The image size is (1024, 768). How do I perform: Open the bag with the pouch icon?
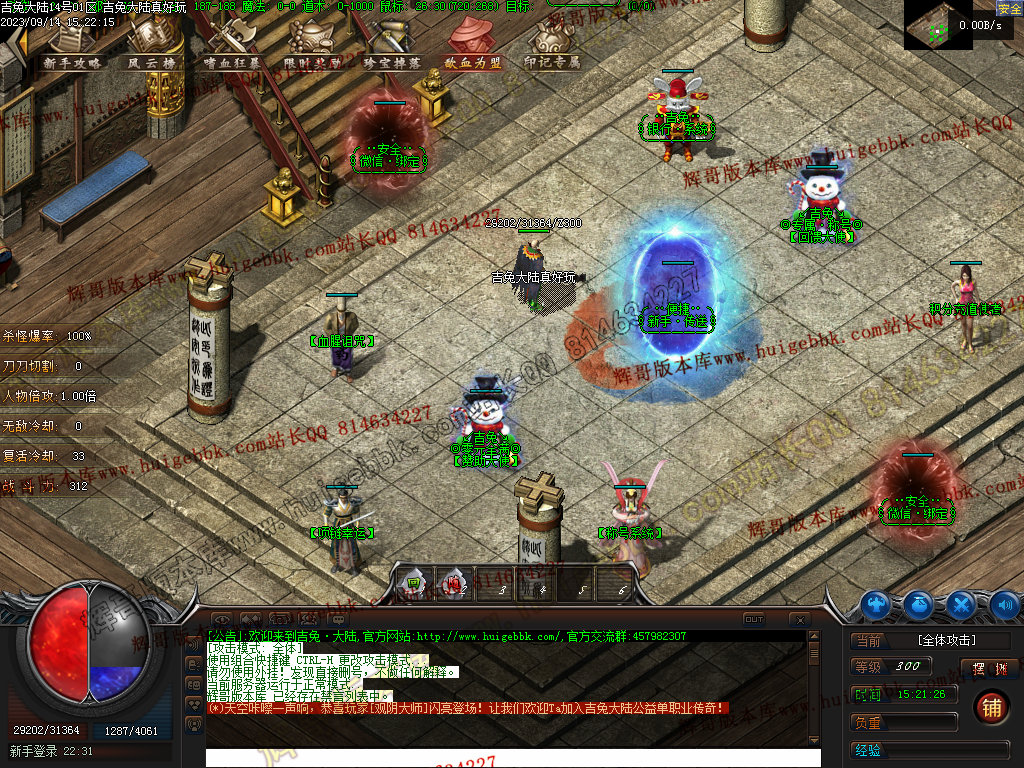pos(919,604)
